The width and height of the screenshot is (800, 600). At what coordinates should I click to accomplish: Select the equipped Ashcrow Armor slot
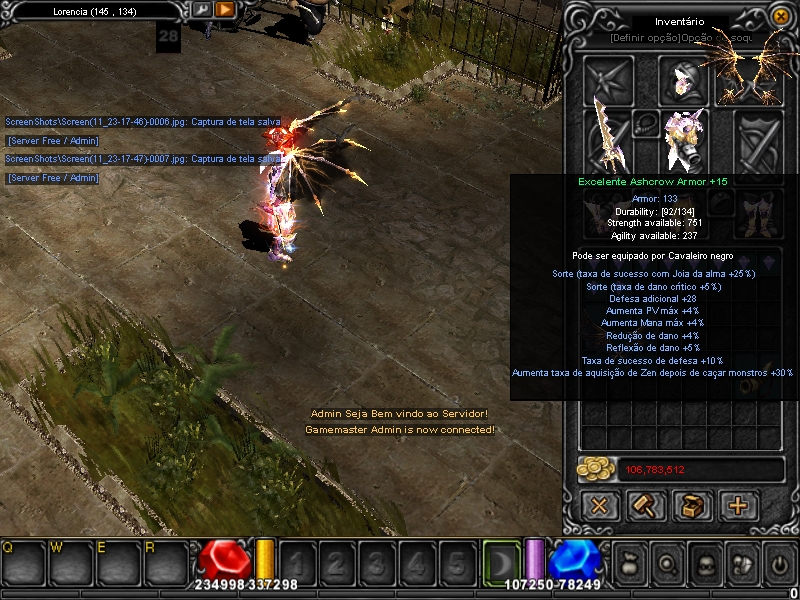click(x=684, y=138)
